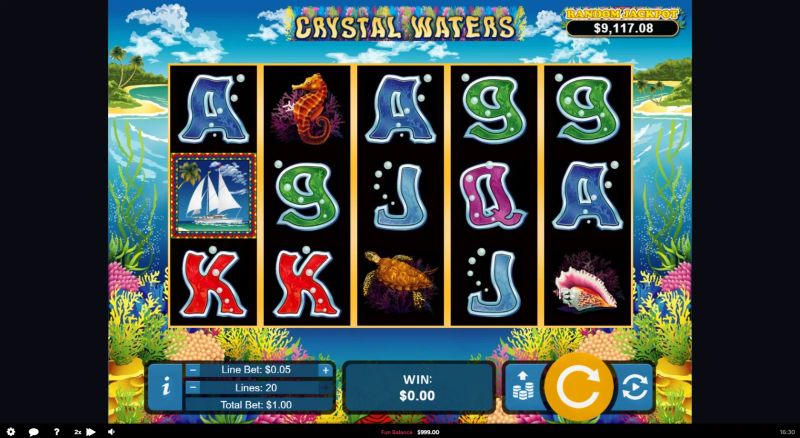Open the chat speech-bubble icon
This screenshot has height=438, width=800.
tap(33, 432)
